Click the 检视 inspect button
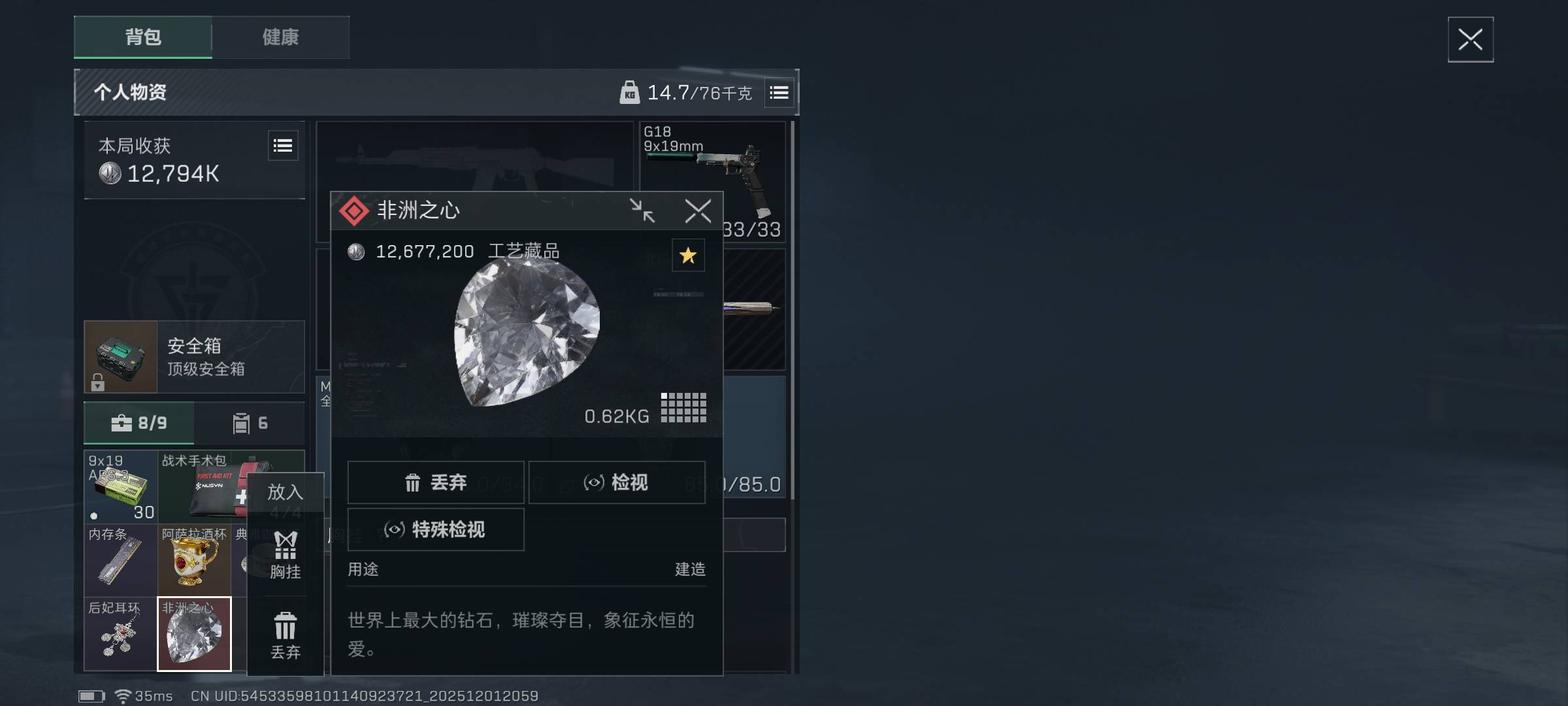The image size is (1568, 706). pos(617,482)
